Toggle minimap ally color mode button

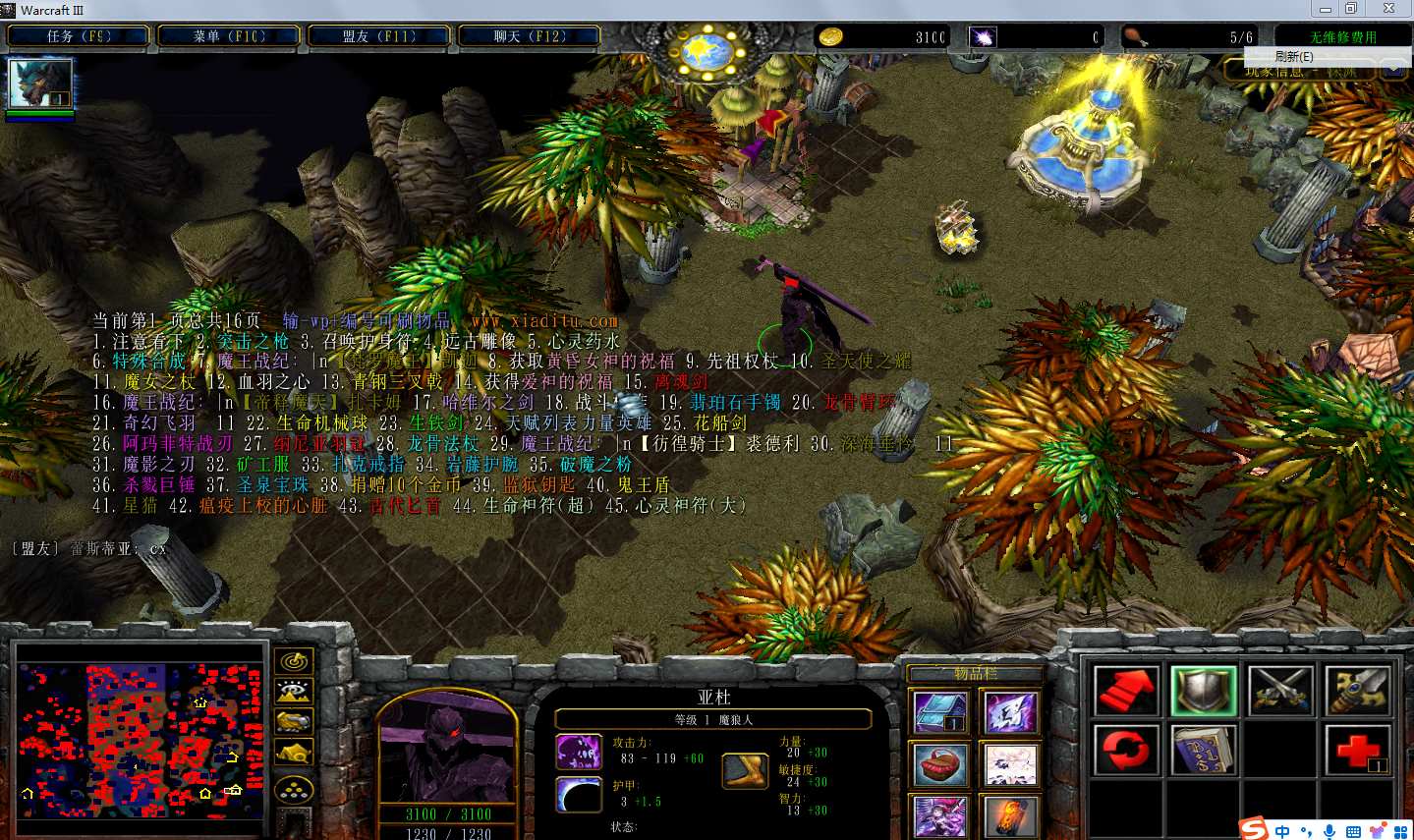click(295, 722)
